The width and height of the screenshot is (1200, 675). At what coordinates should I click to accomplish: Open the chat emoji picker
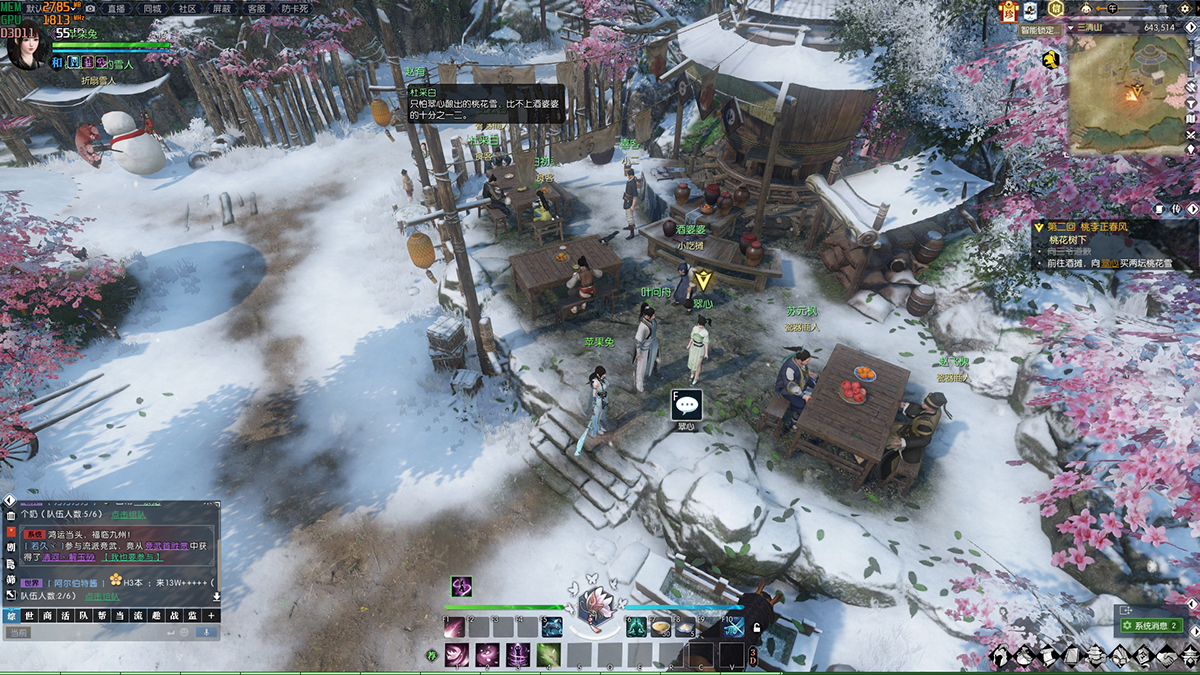(185, 633)
